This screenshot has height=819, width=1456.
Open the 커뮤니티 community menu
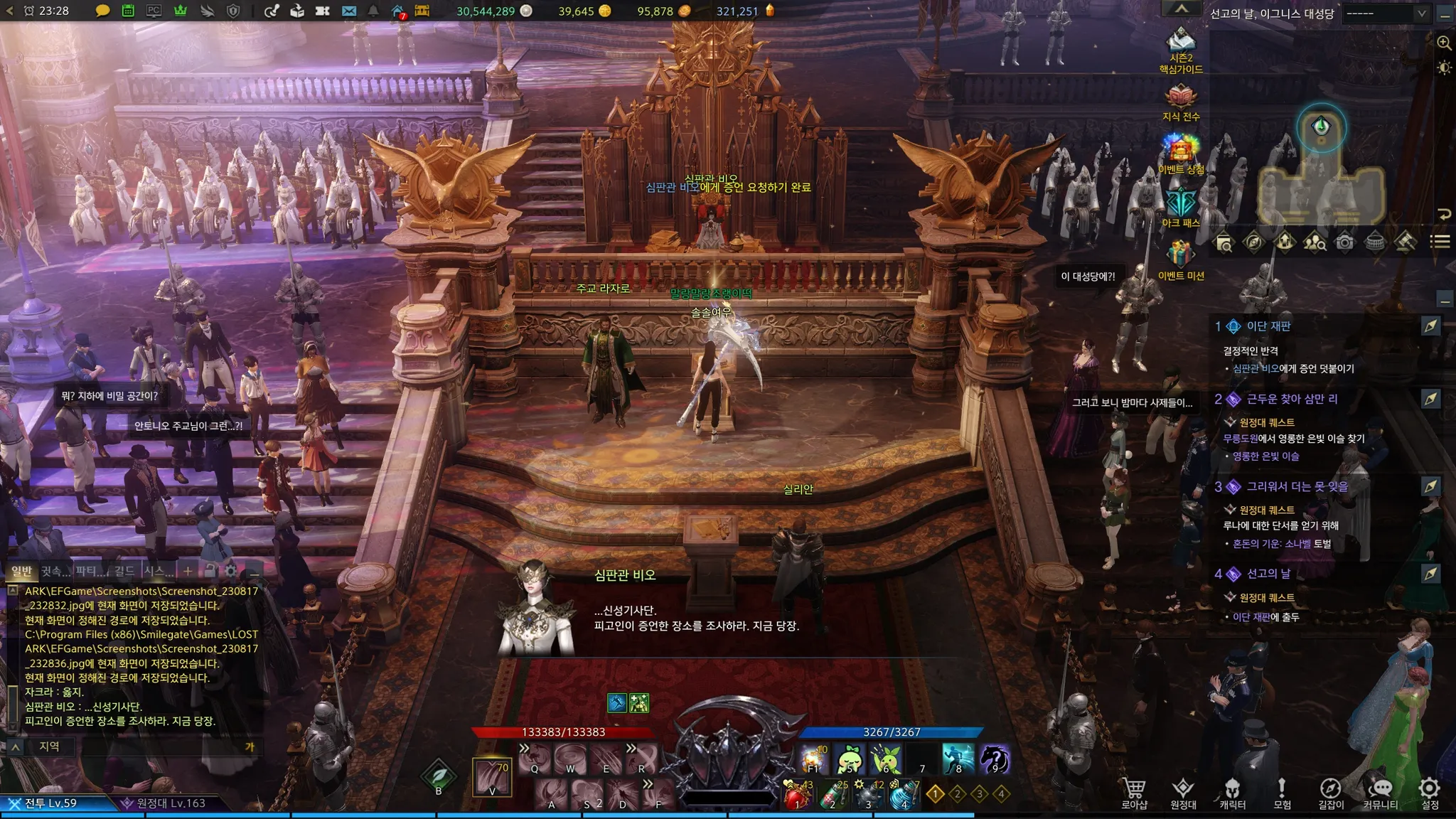(1380, 792)
